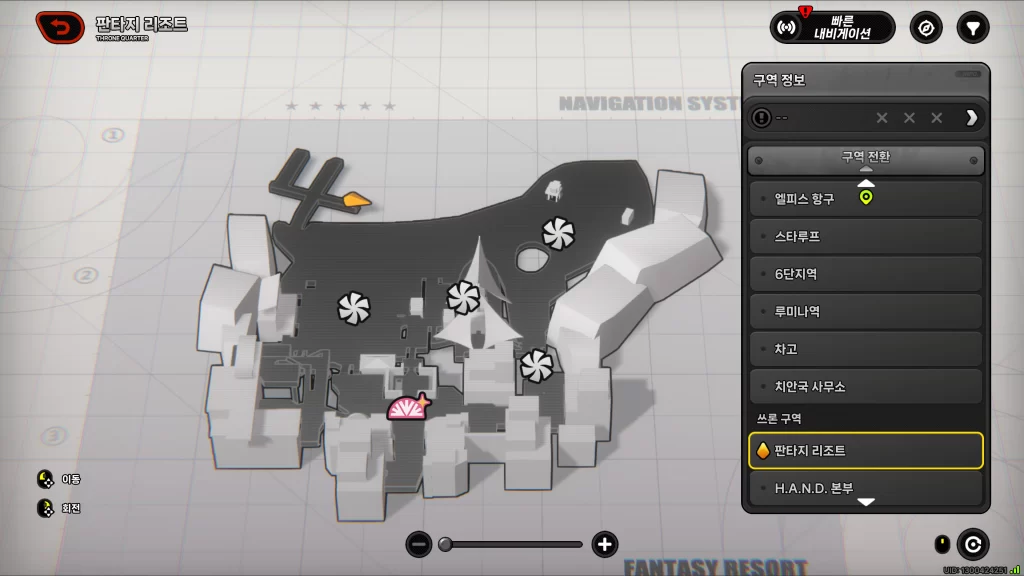Expand the area info bar arrow

971,118
